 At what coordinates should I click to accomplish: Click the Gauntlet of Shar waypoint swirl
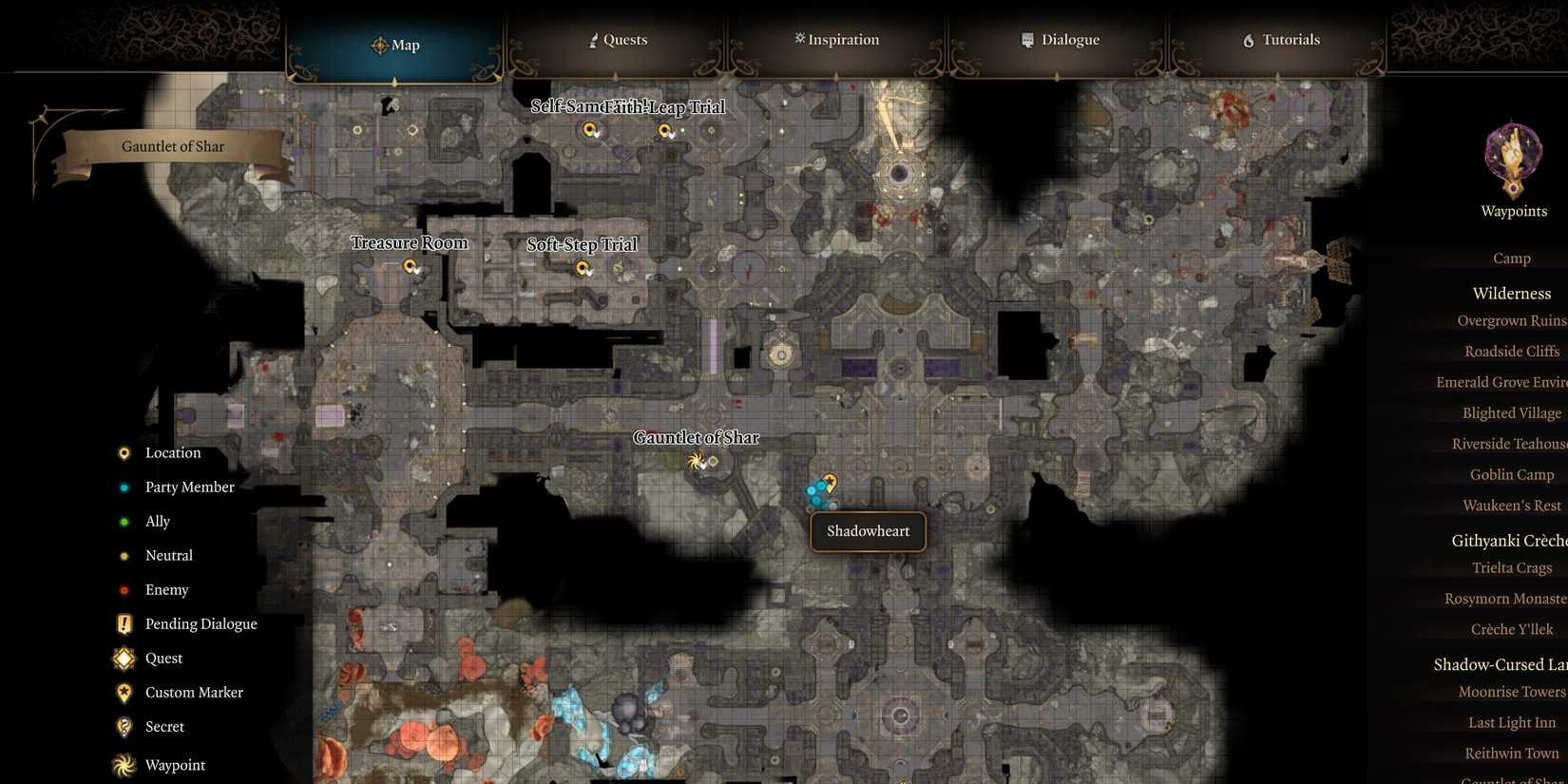point(697,462)
